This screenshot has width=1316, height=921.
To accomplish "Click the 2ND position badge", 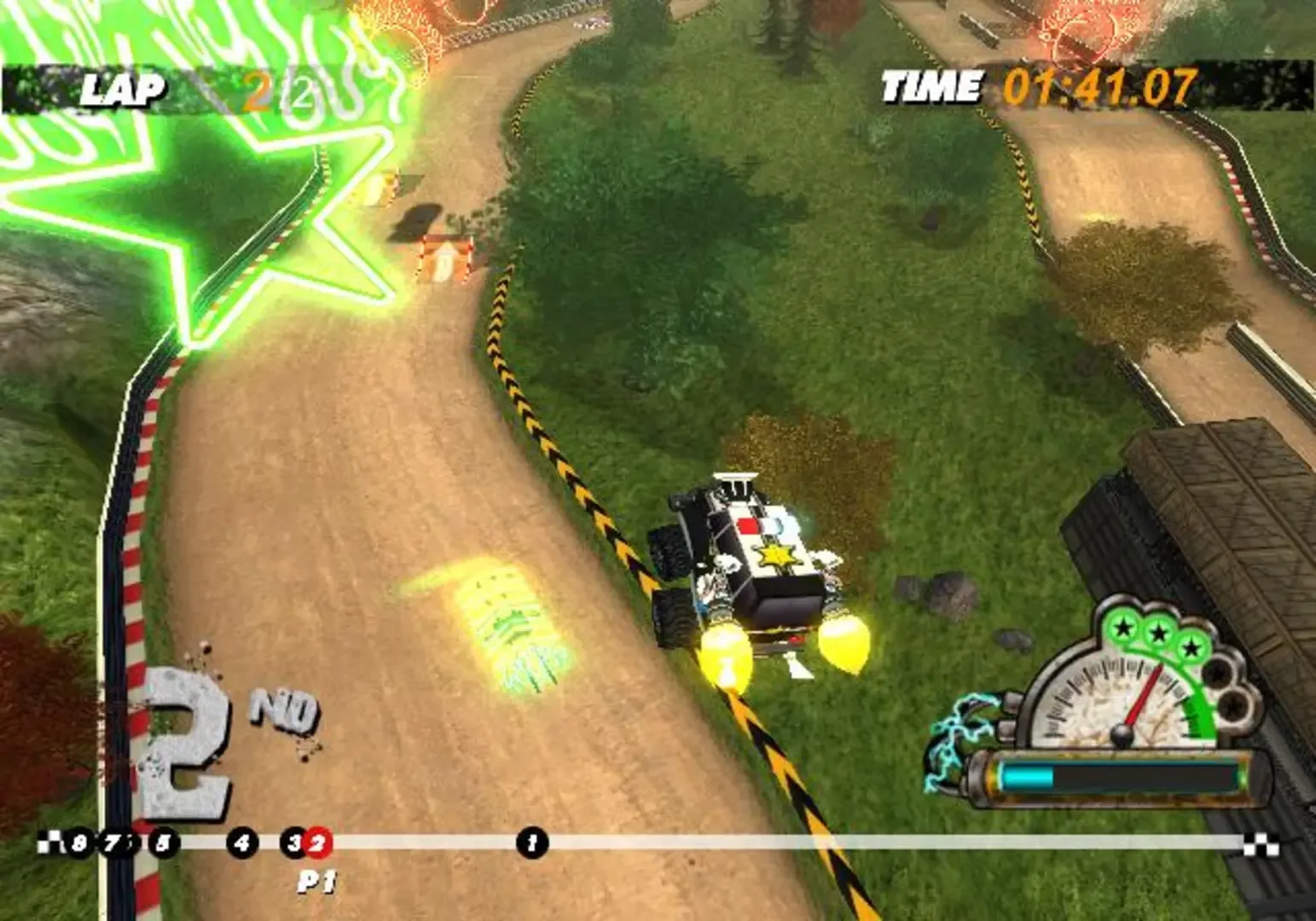I will [x=213, y=729].
